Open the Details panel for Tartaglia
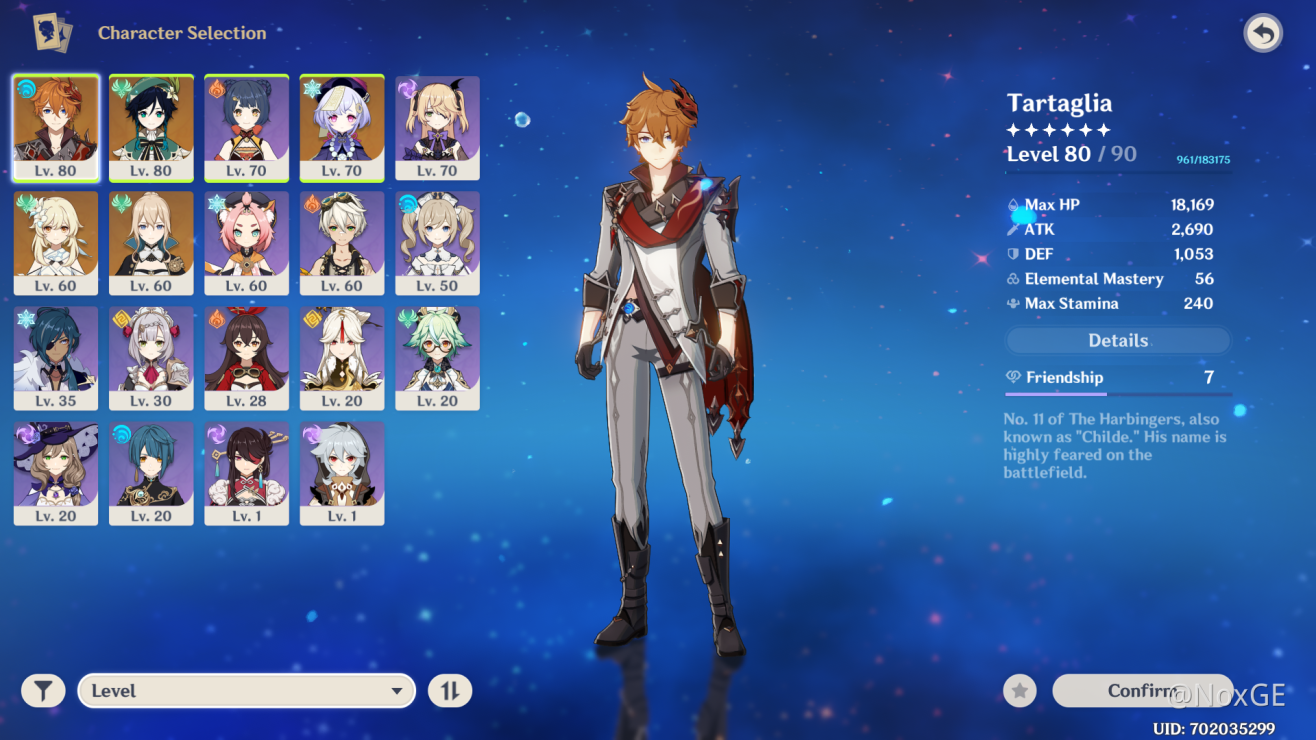 (x=1118, y=341)
